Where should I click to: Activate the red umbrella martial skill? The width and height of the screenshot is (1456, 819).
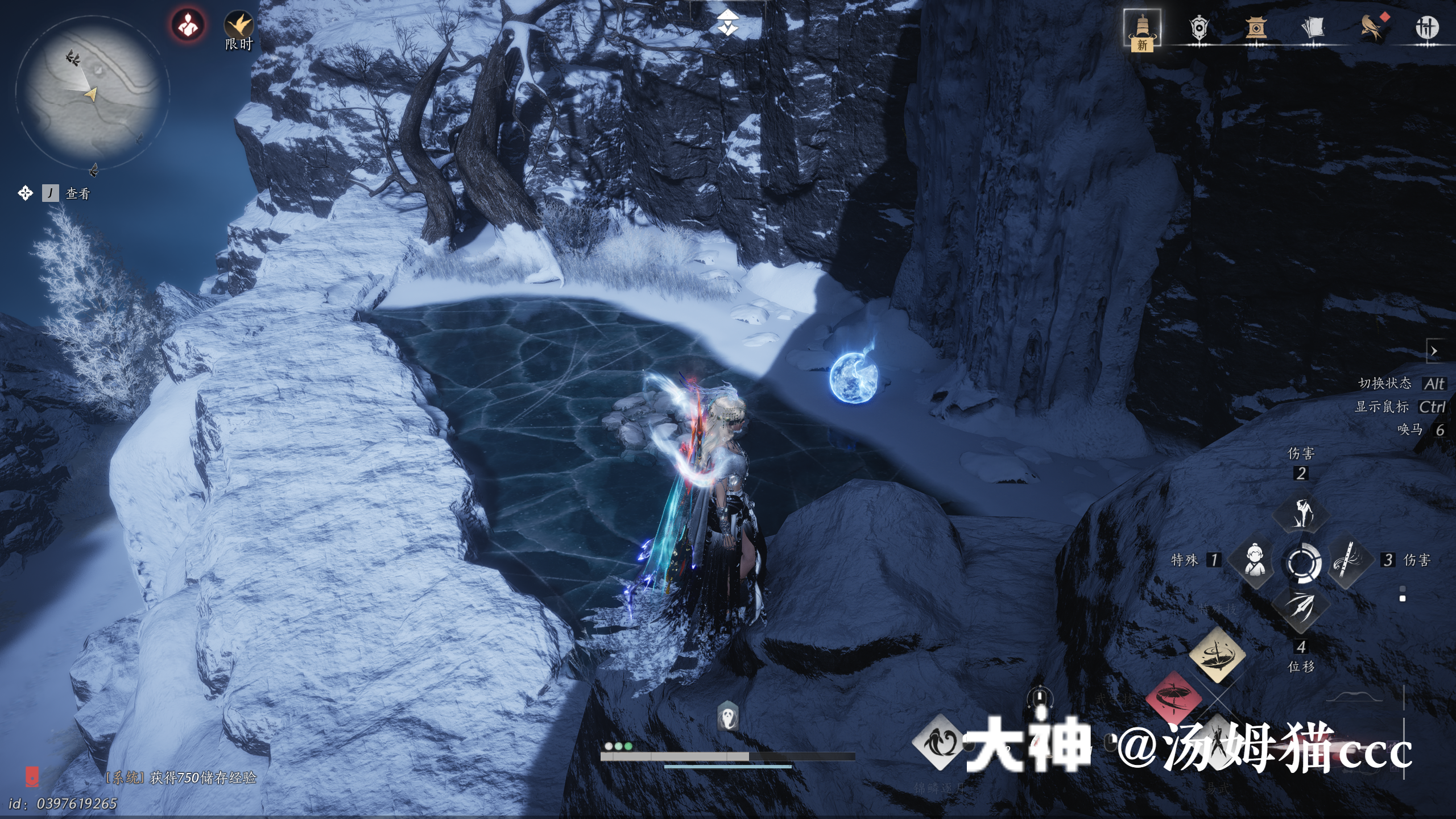point(1173,697)
